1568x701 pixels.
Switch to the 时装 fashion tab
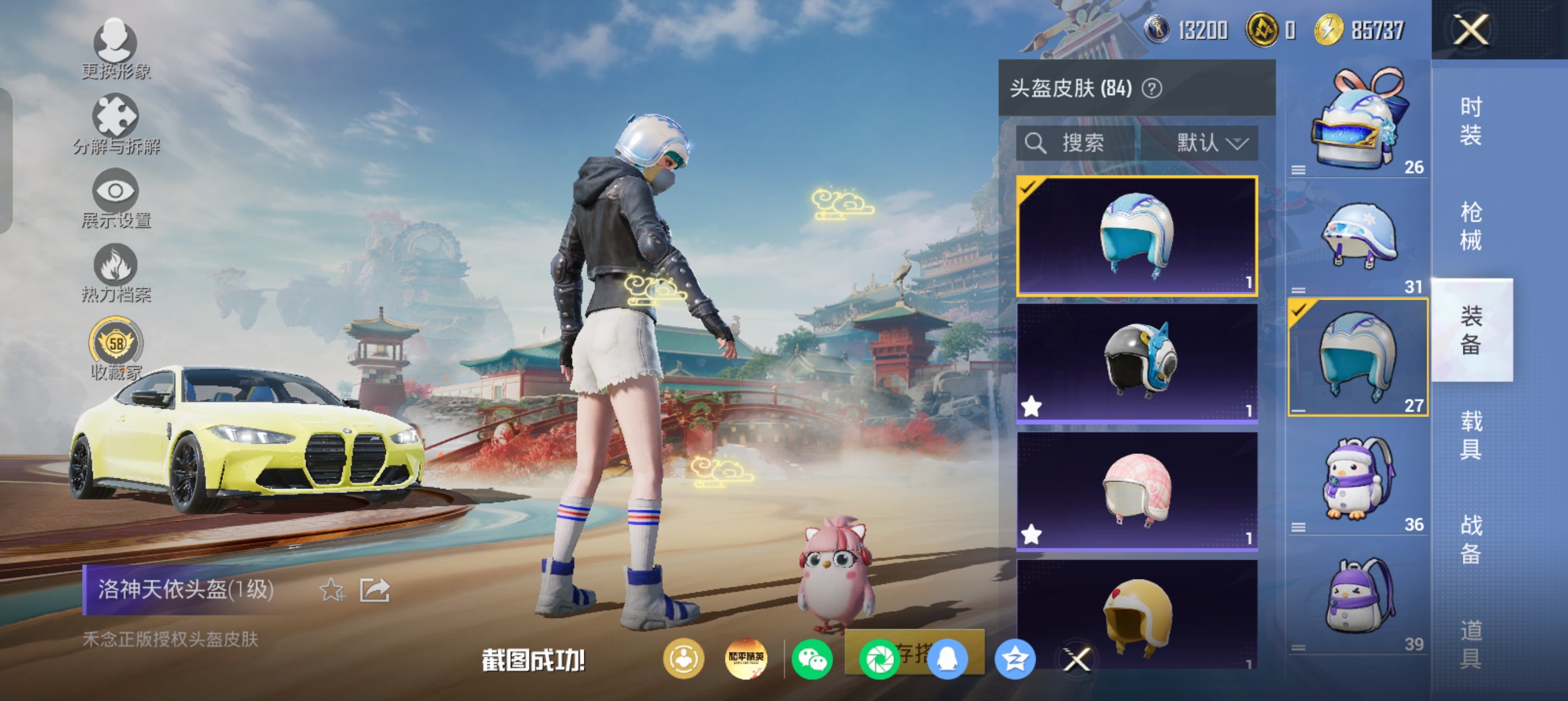[1471, 120]
